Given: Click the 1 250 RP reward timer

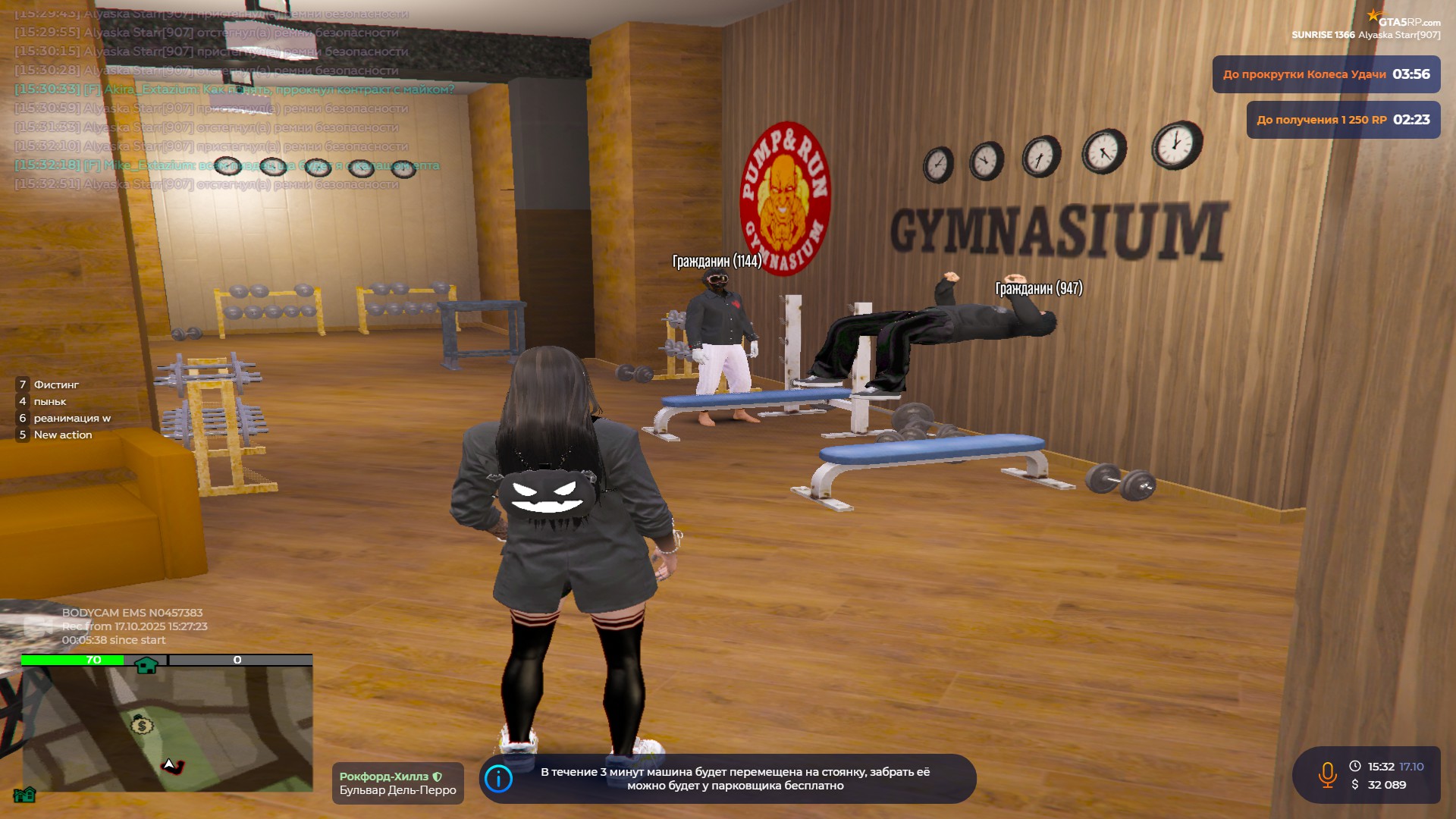Looking at the screenshot, I should (x=1343, y=120).
